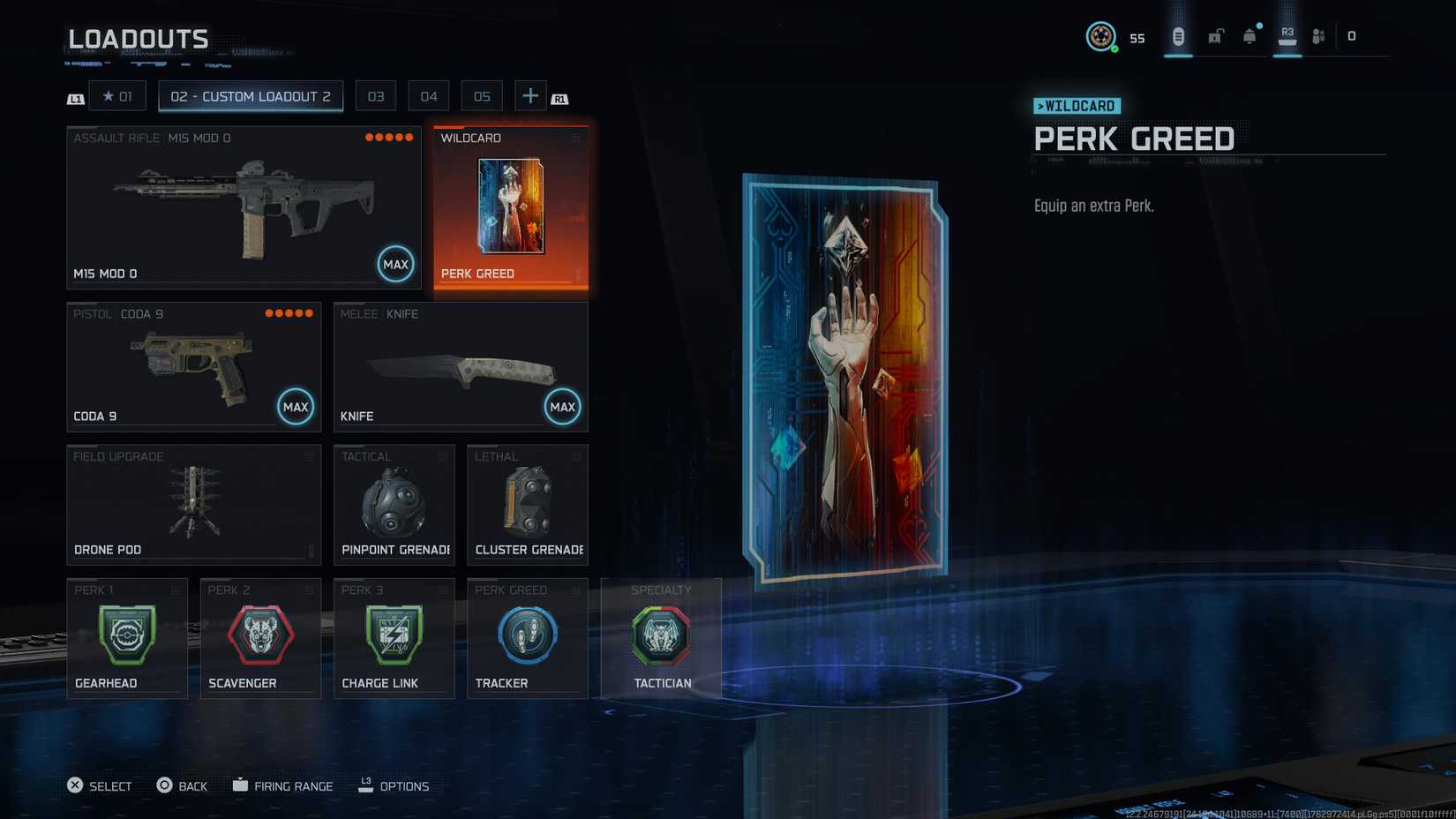
Task: Open the Firing Range
Action: tap(283, 785)
